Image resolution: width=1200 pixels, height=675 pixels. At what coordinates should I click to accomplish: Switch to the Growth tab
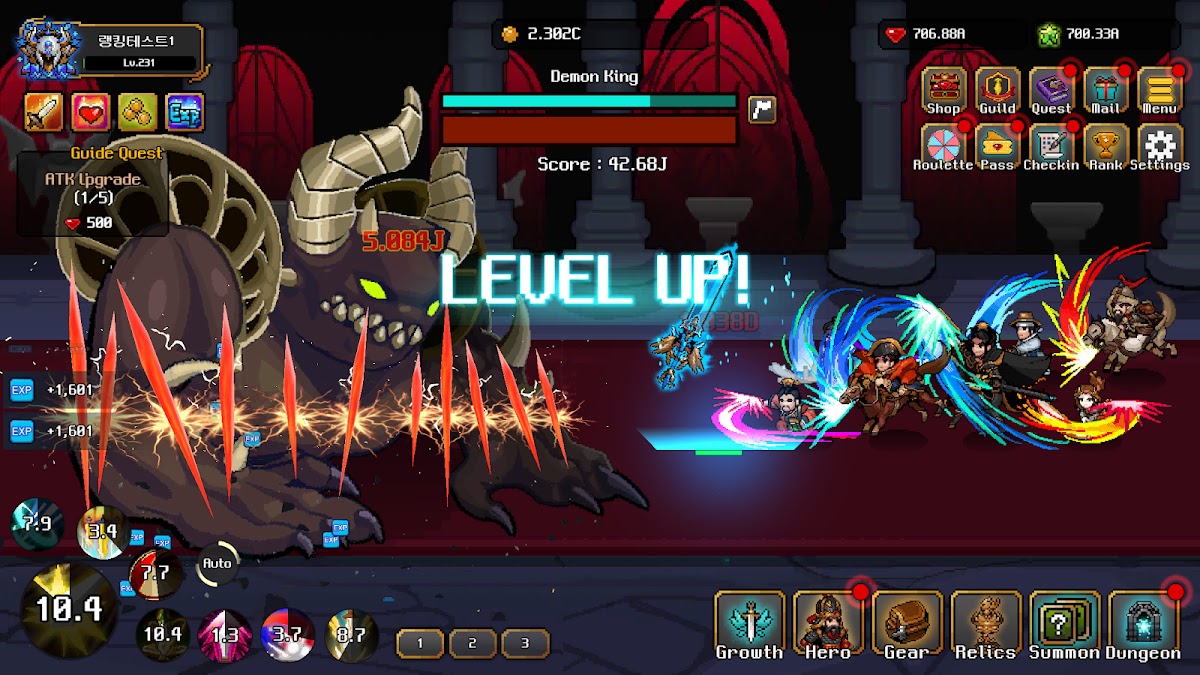(749, 624)
